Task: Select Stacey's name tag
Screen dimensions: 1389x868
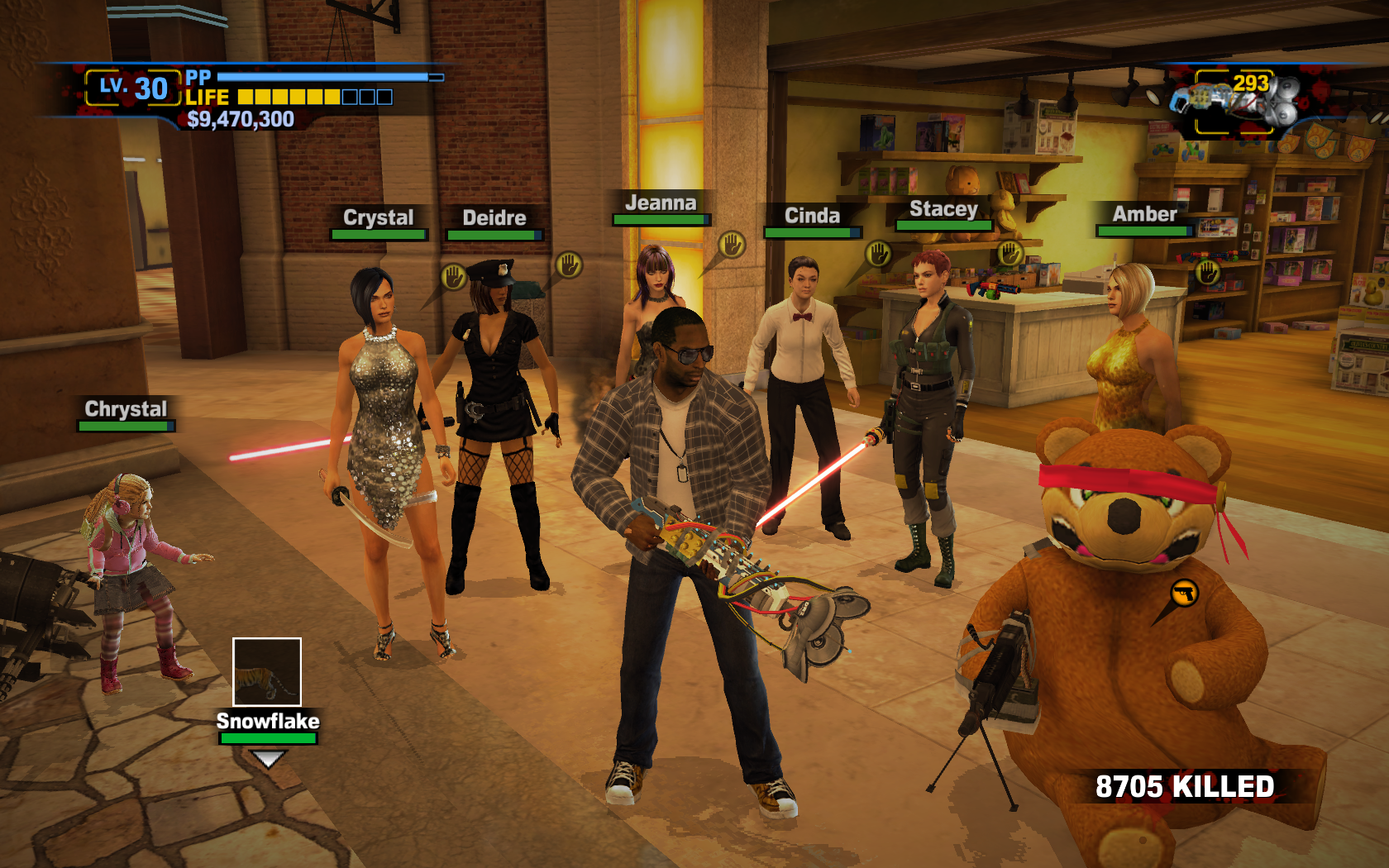Action: point(943,210)
